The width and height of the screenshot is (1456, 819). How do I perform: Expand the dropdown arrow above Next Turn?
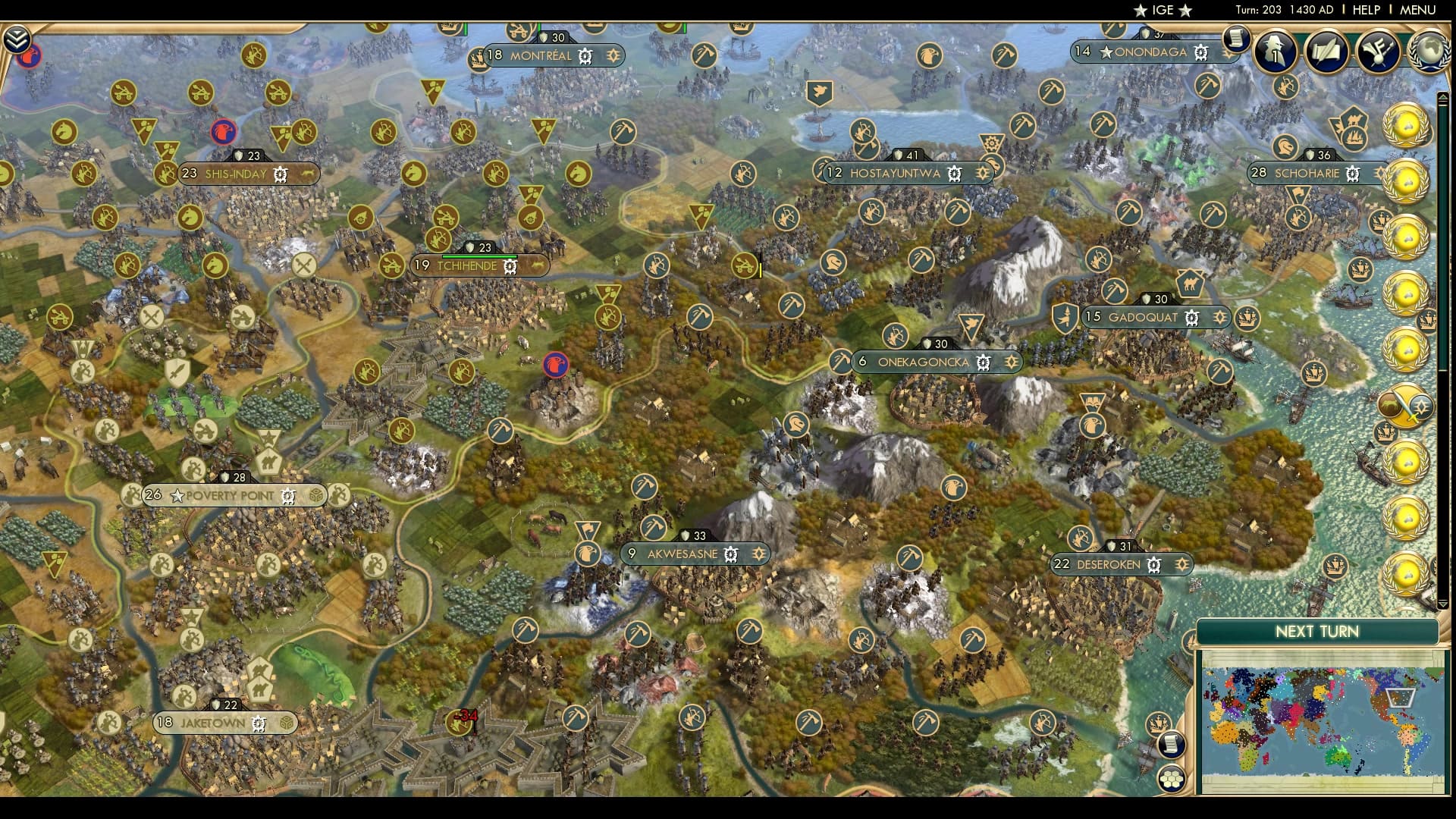tap(1443, 604)
